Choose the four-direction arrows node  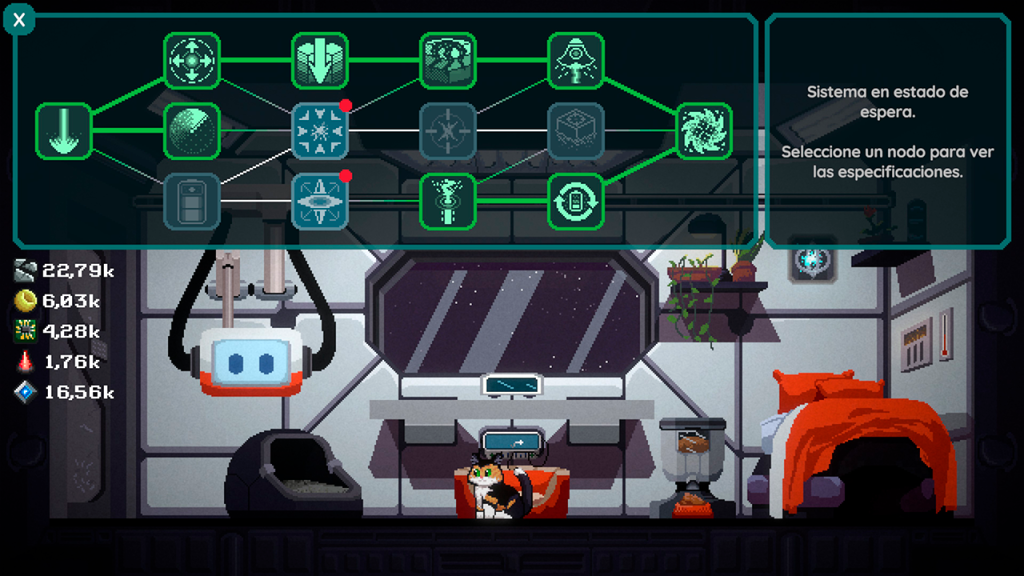tap(192, 61)
